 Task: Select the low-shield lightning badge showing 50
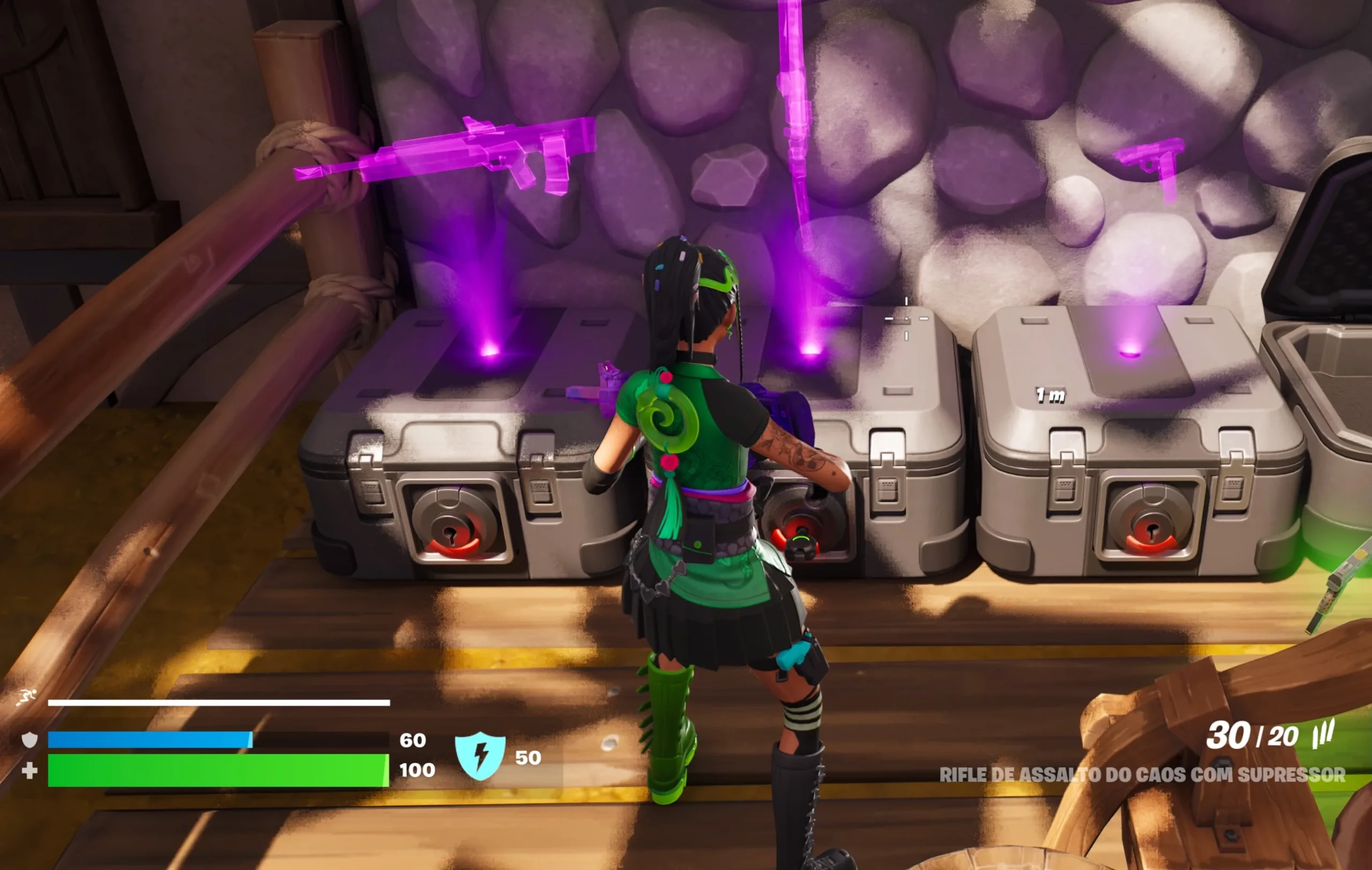481,754
